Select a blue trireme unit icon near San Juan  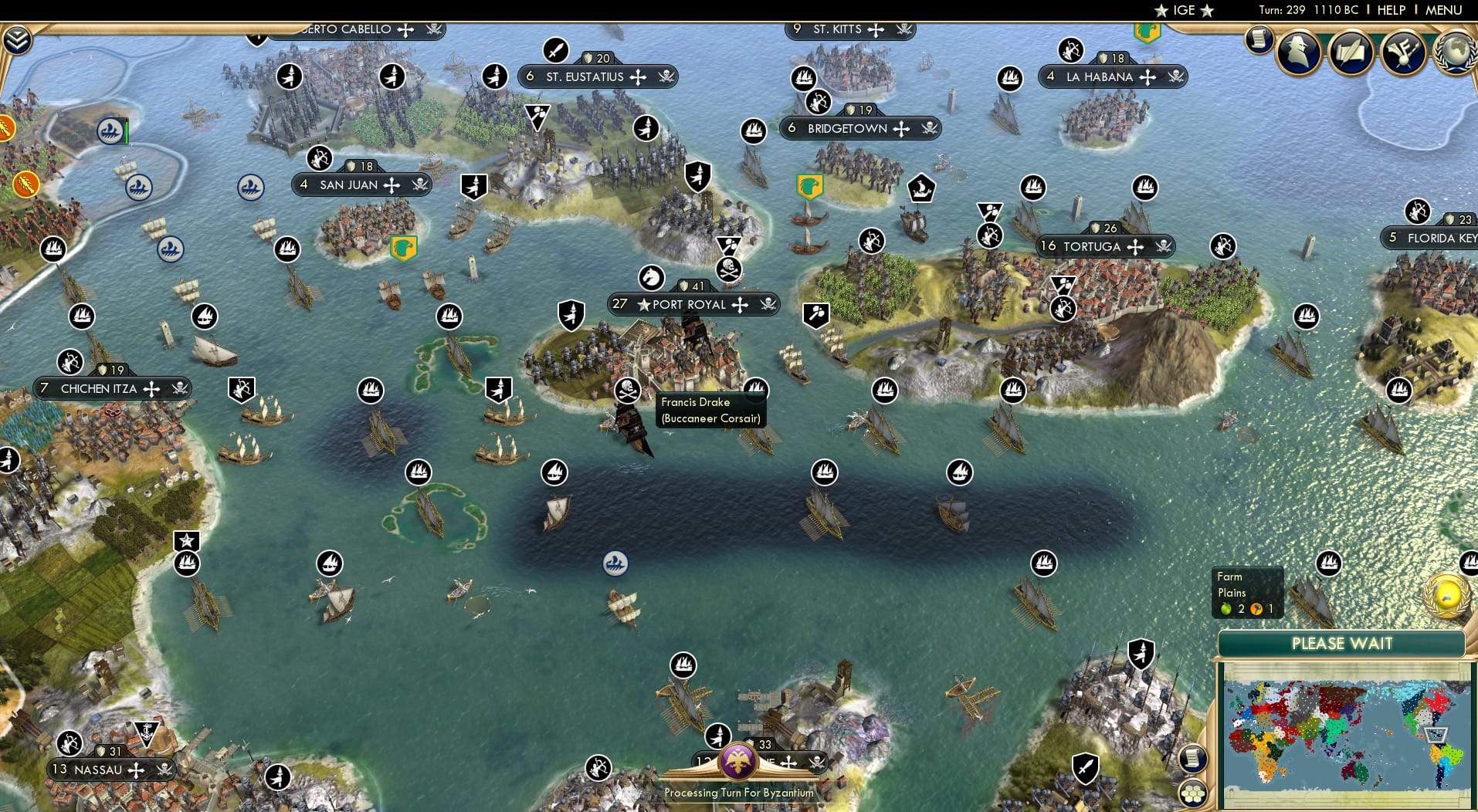(x=249, y=185)
